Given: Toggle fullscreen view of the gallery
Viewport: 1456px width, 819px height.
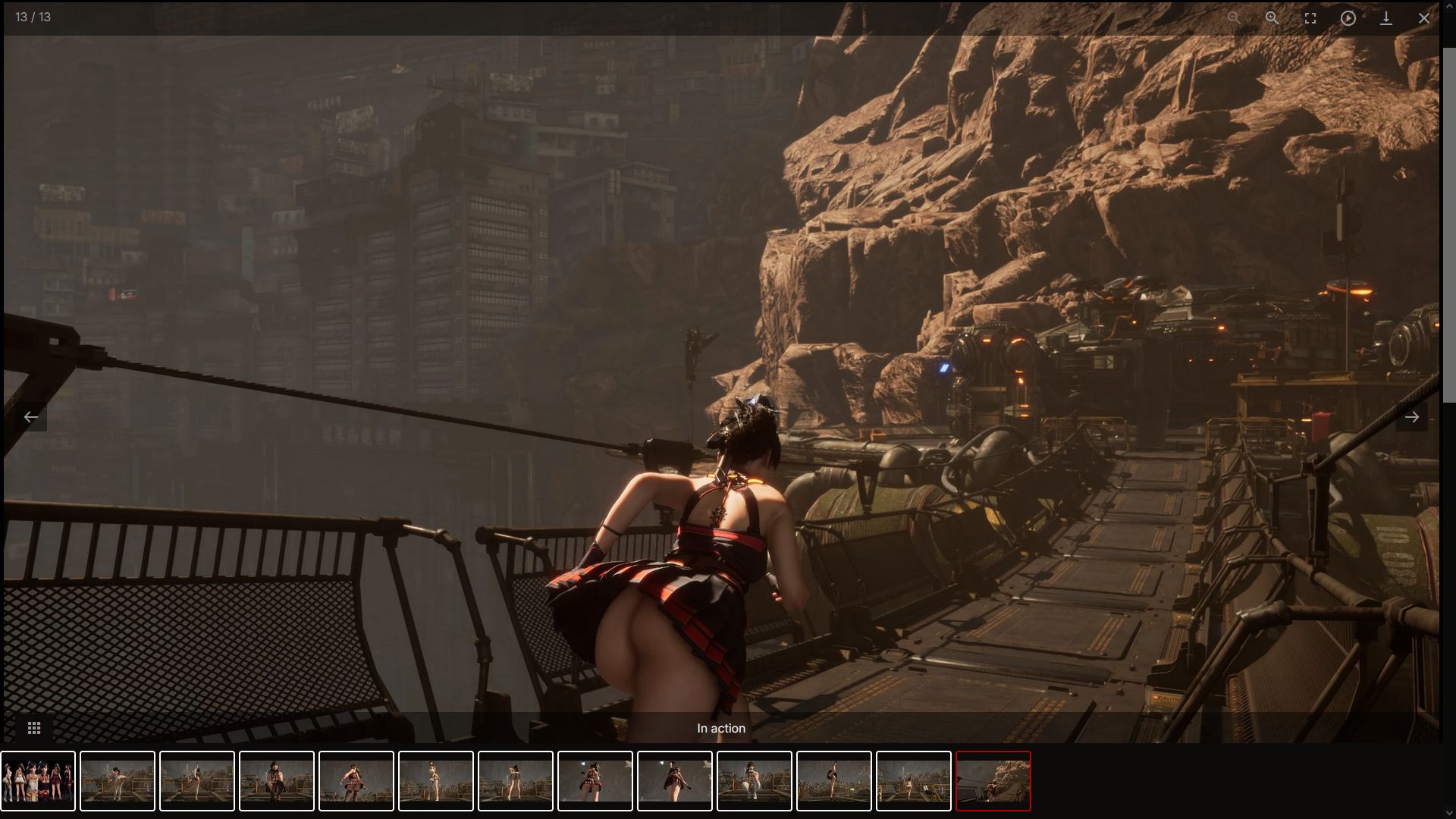Looking at the screenshot, I should coord(1310,18).
